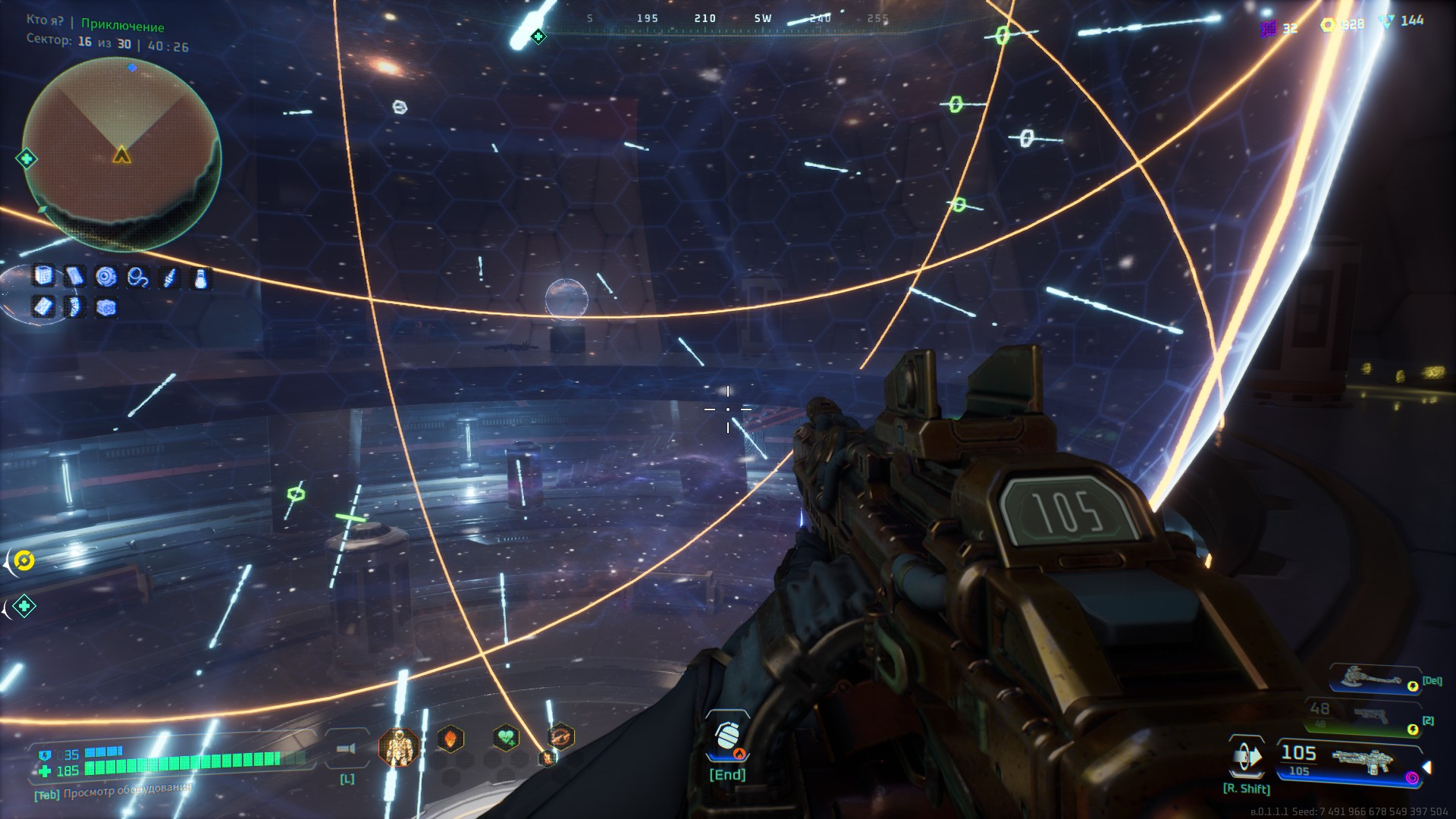Click the green heart healing perk
The image size is (1456, 819).
pos(506,737)
